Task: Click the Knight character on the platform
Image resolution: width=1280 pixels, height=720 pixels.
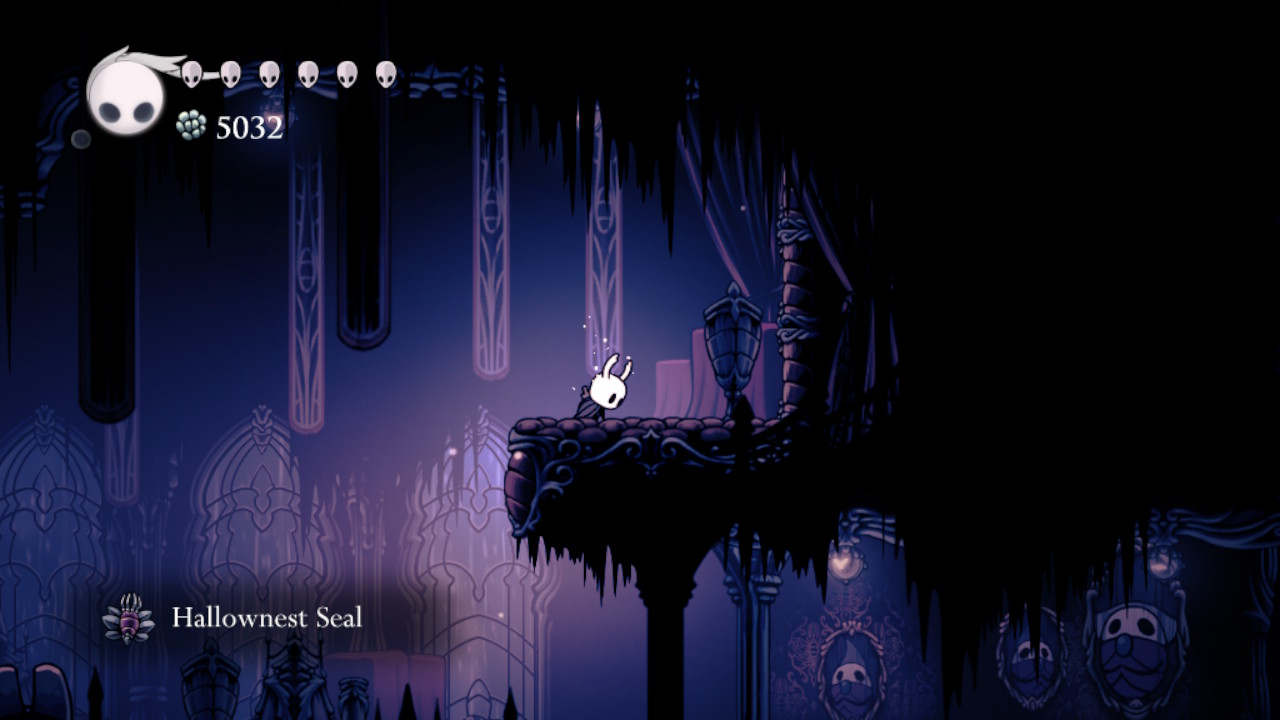Action: (x=607, y=390)
